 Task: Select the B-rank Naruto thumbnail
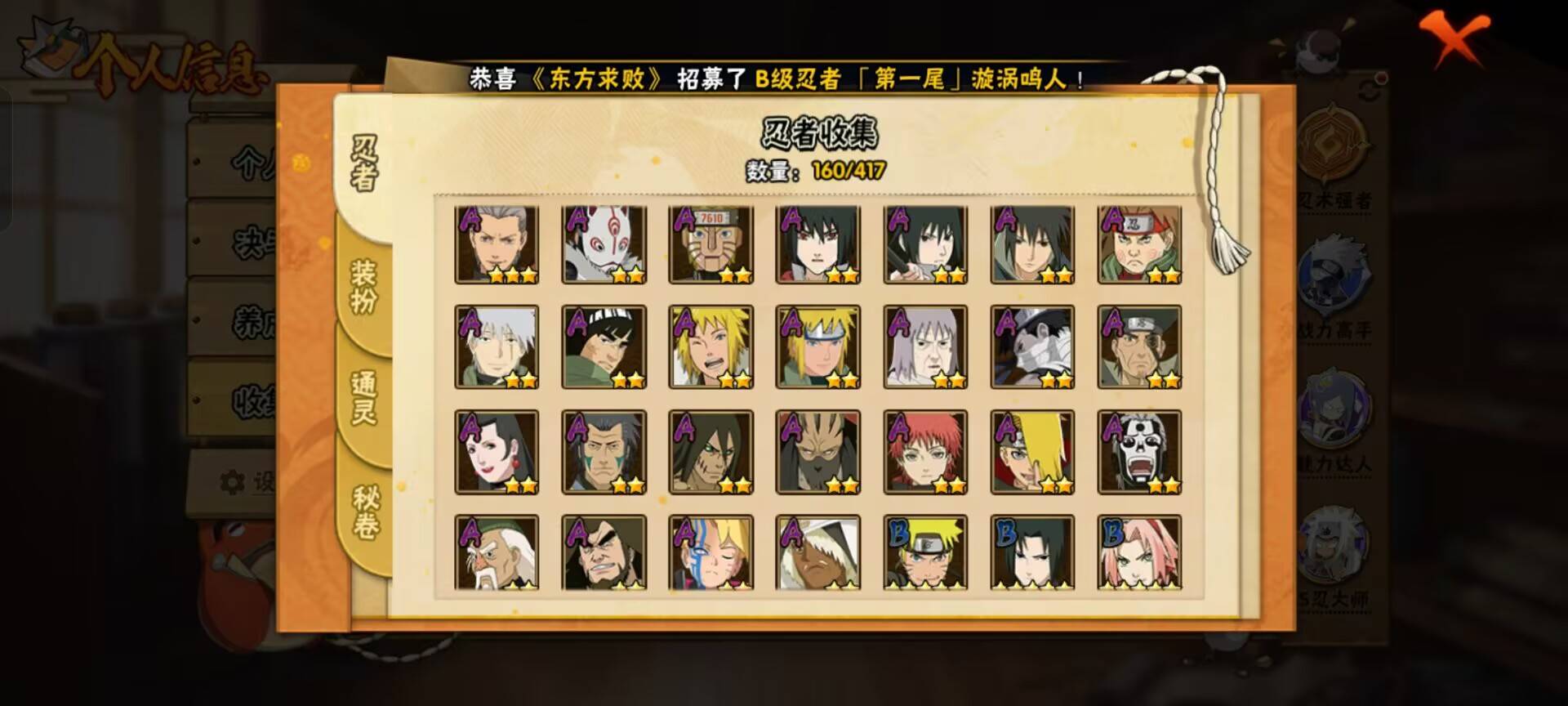pyautogui.click(x=927, y=552)
